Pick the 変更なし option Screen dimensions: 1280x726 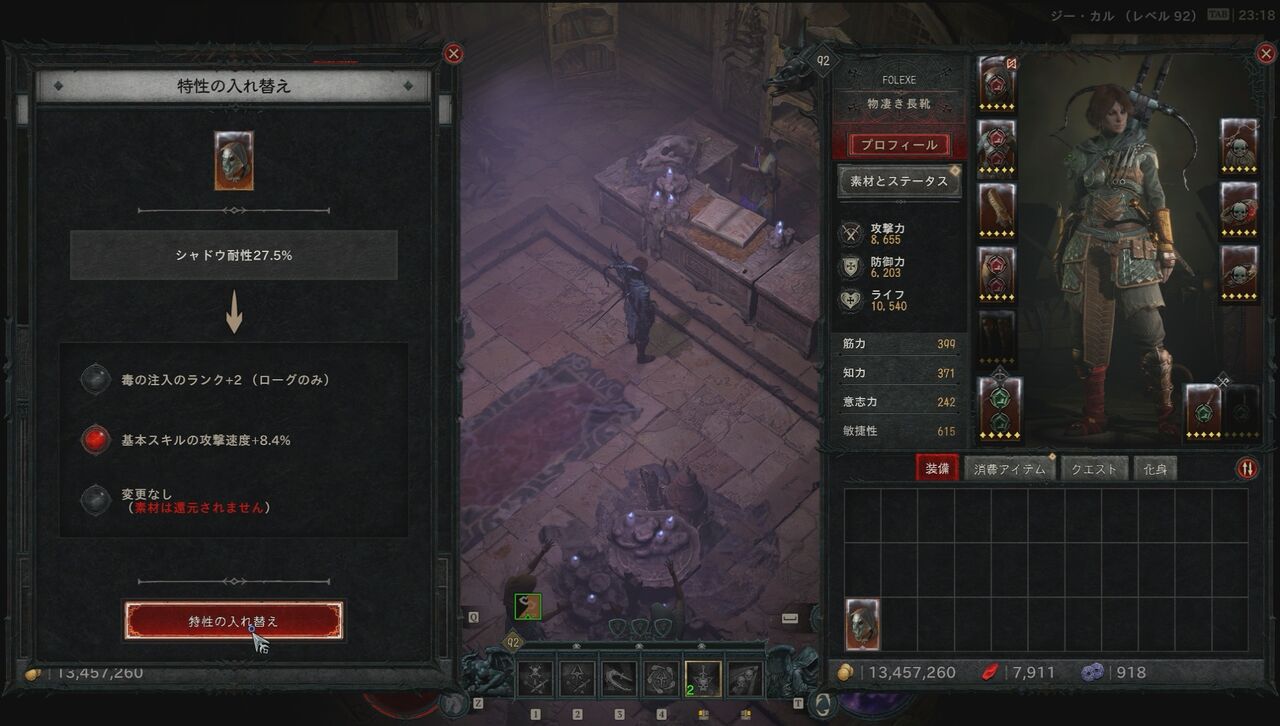tap(96, 499)
